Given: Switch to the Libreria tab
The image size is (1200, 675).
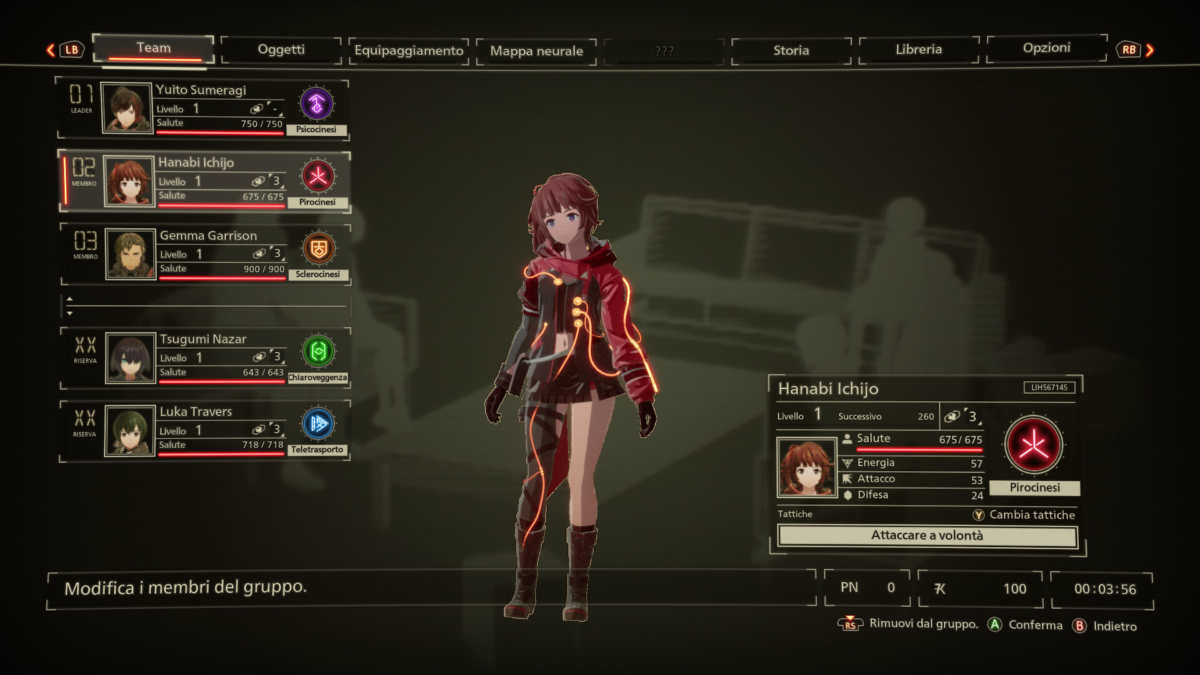Looking at the screenshot, I should tap(918, 49).
